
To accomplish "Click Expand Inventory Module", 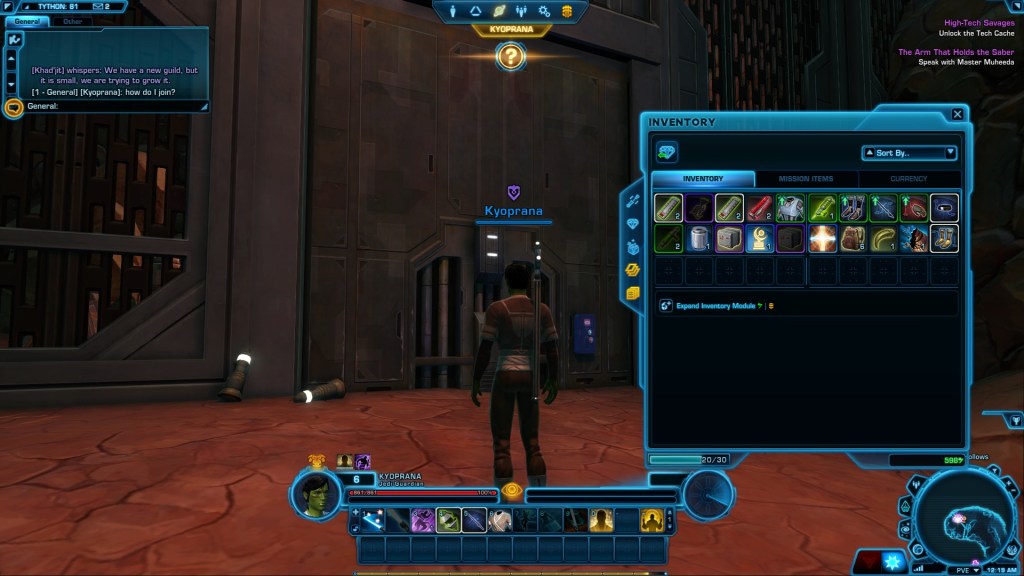I will click(x=713, y=305).
